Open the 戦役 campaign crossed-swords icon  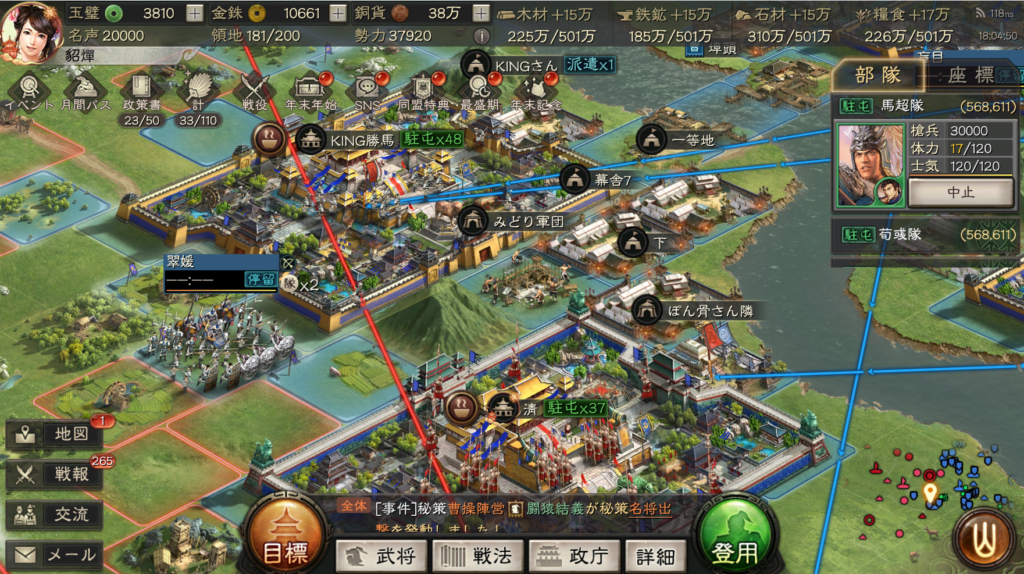[255, 90]
